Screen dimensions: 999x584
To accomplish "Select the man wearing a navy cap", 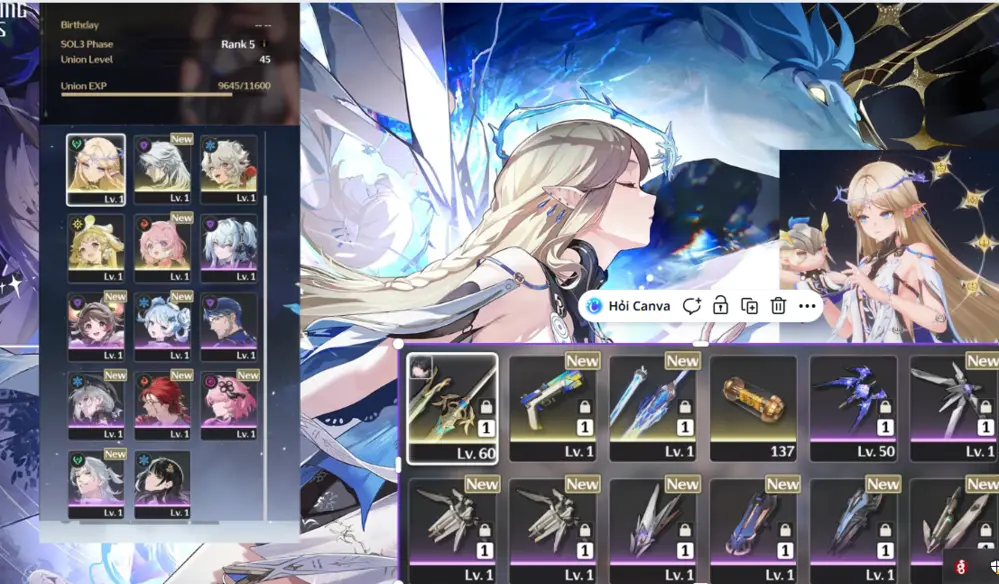I will click(x=228, y=323).
